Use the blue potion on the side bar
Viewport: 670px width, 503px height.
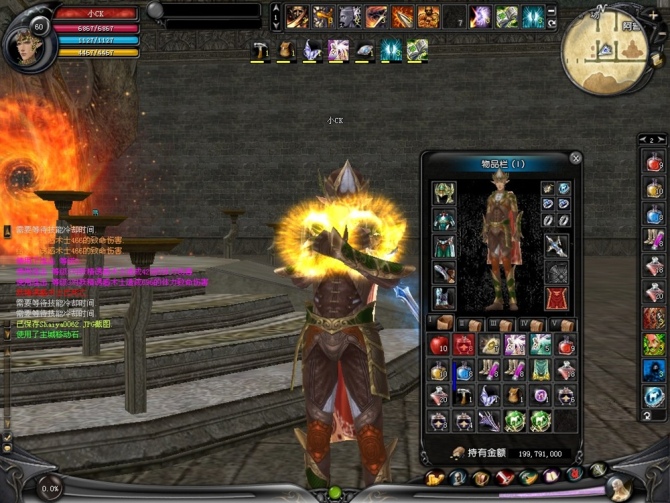654,214
